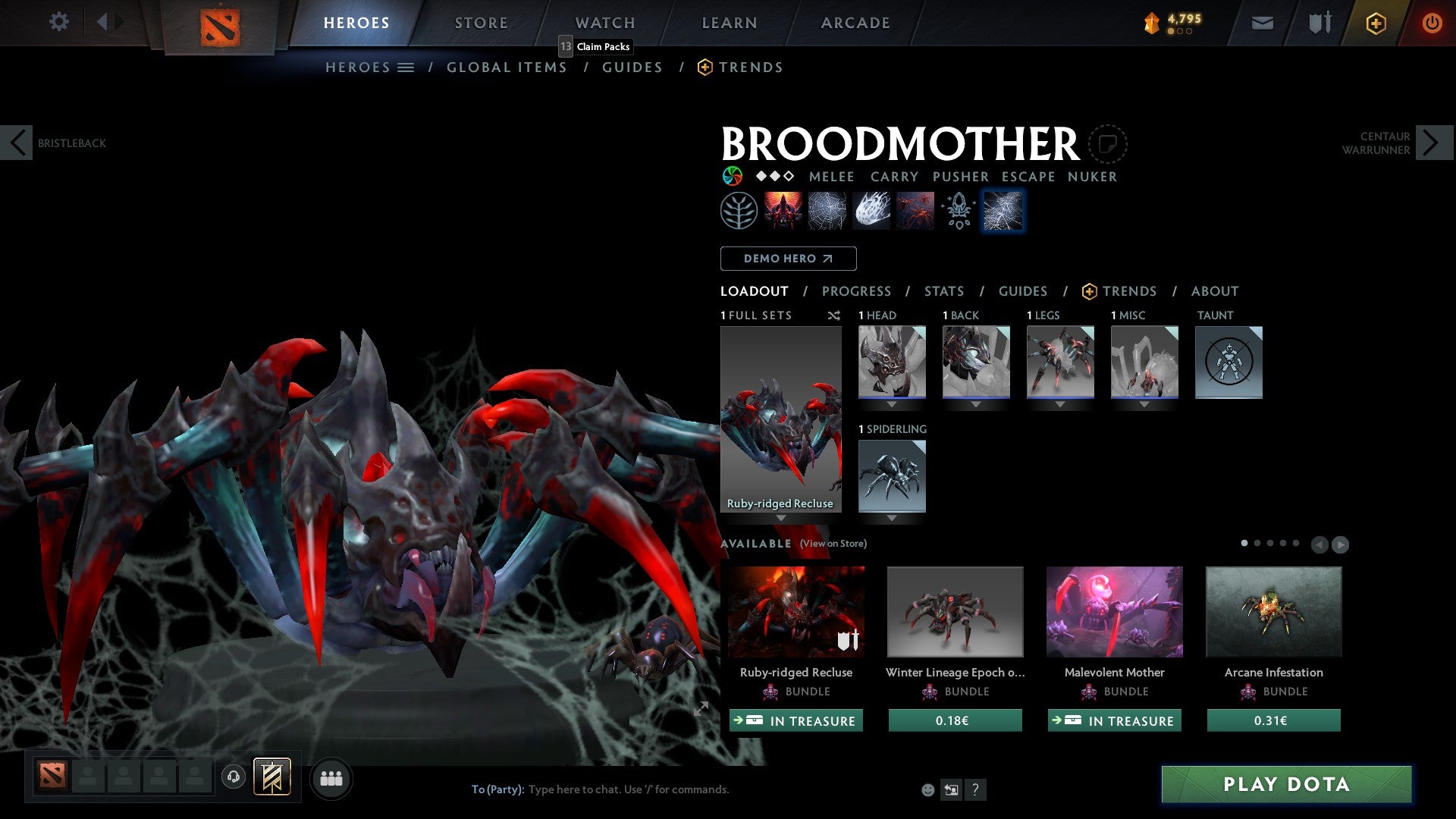Open the settings gear icon
1456x819 pixels.
pos(58,22)
